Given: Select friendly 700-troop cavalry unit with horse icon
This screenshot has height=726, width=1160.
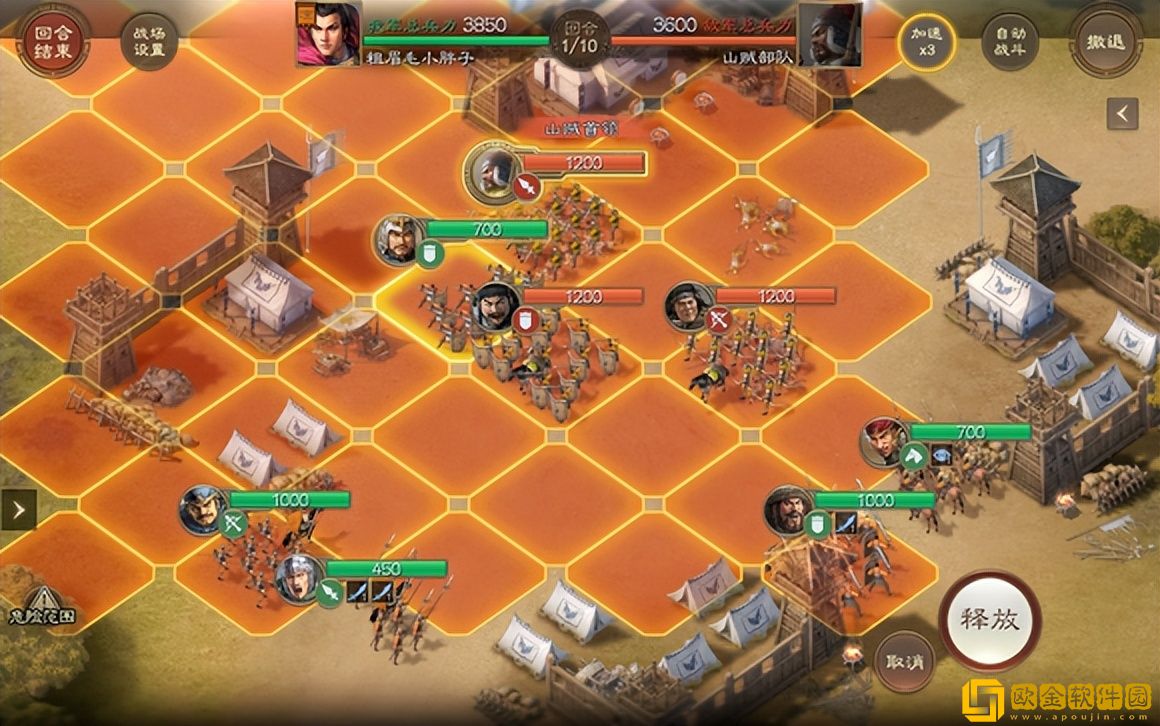Looking at the screenshot, I should tap(885, 442).
